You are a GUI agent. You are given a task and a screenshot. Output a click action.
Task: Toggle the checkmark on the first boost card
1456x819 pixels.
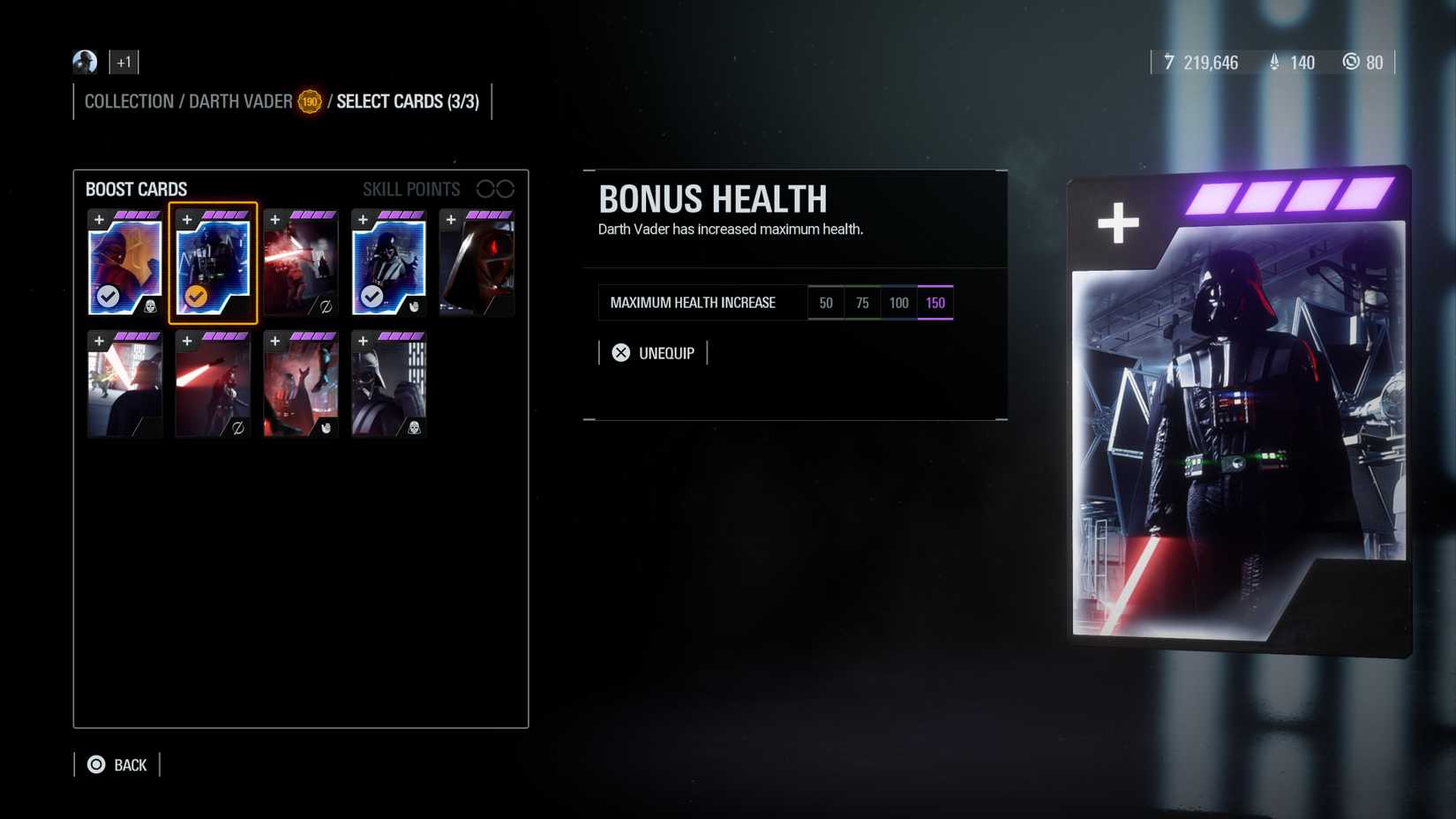click(x=109, y=296)
